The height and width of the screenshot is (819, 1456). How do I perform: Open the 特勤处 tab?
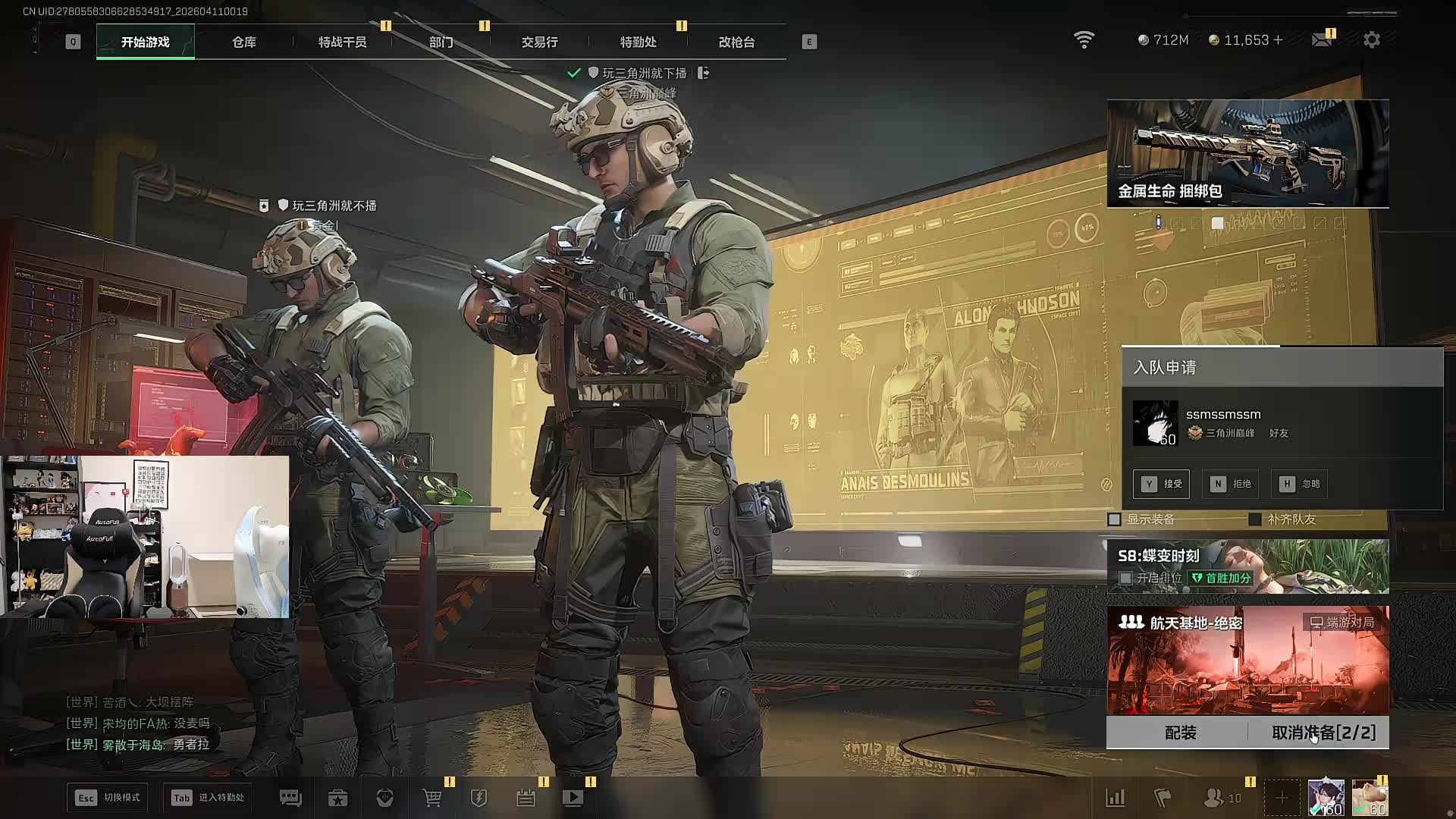pos(638,42)
